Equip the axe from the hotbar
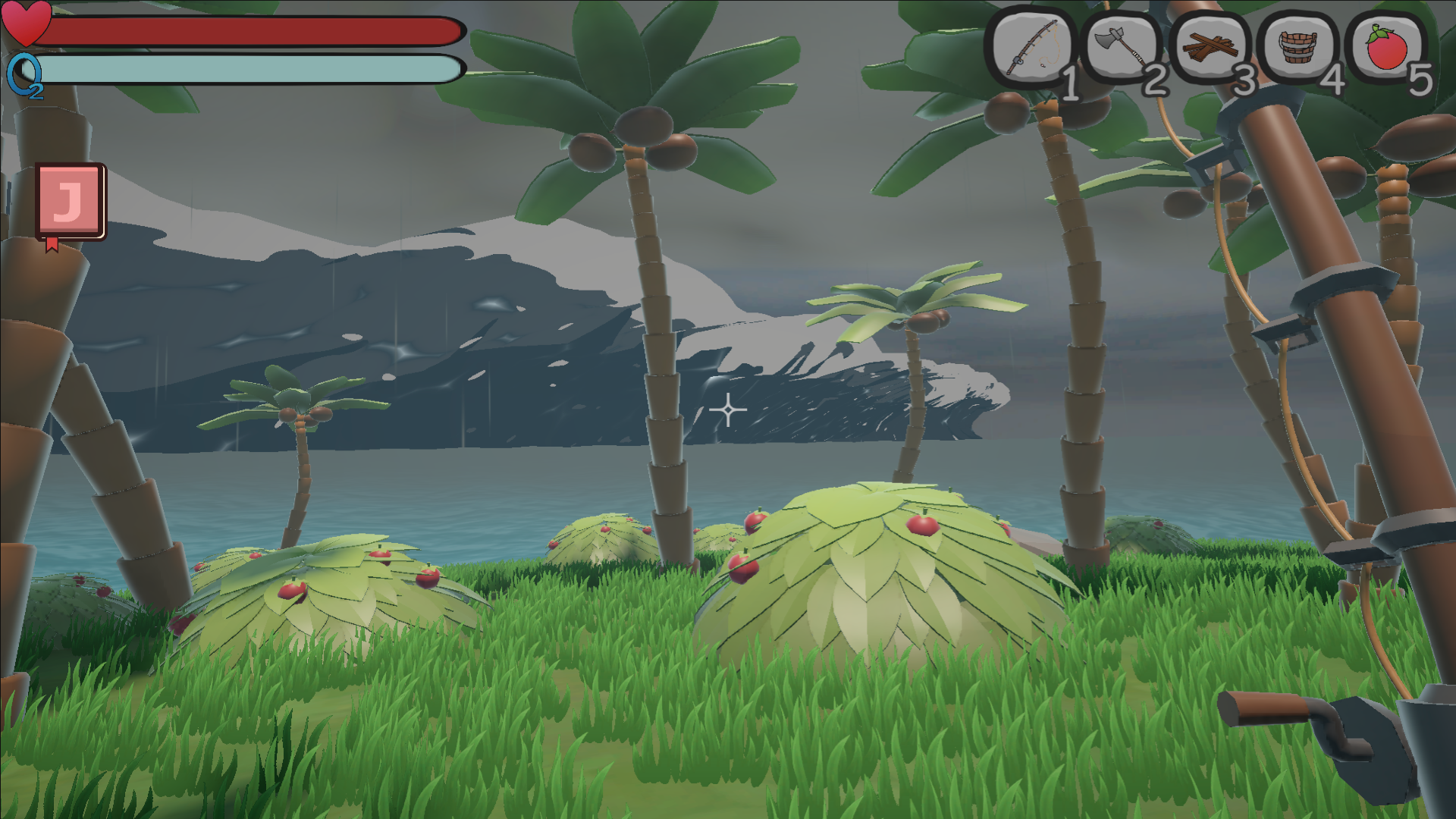Image resolution: width=1456 pixels, height=819 pixels. pyautogui.click(x=1121, y=48)
